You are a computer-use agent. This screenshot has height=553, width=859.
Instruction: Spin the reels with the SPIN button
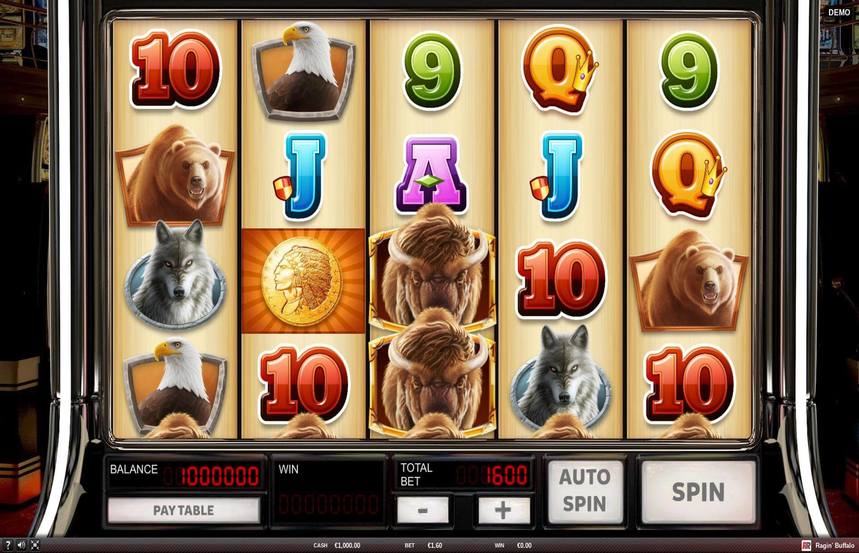tap(698, 492)
